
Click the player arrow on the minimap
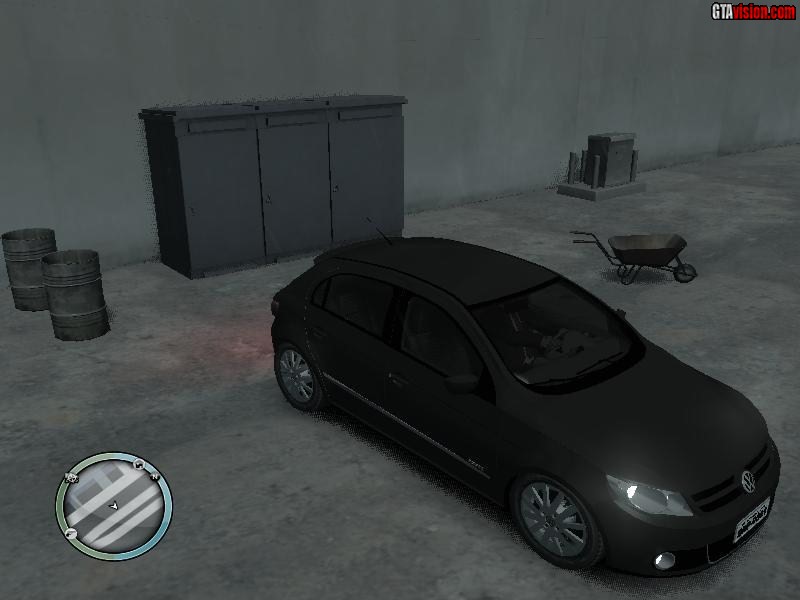click(114, 507)
